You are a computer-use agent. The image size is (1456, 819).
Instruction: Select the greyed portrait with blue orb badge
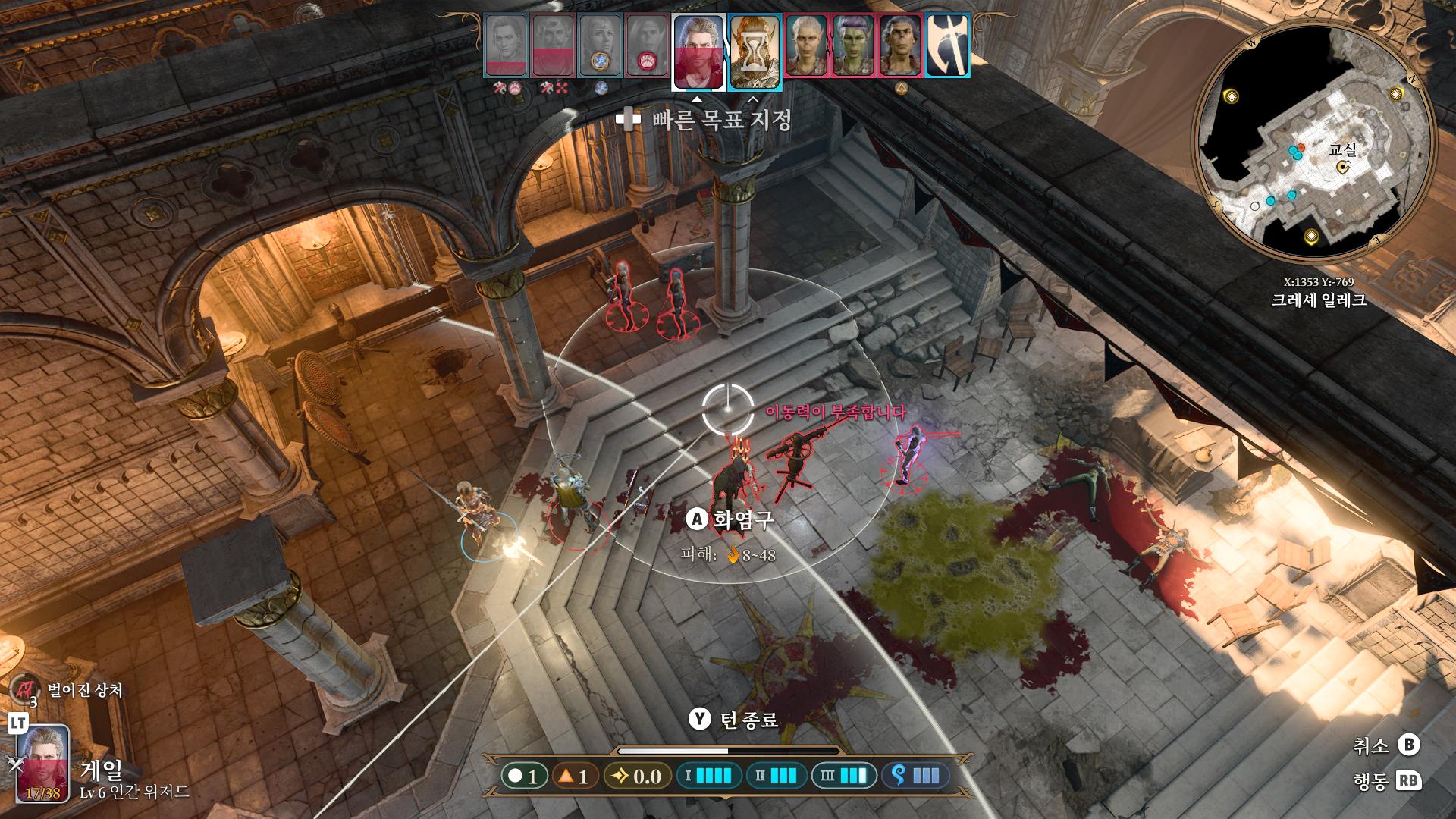point(601,45)
